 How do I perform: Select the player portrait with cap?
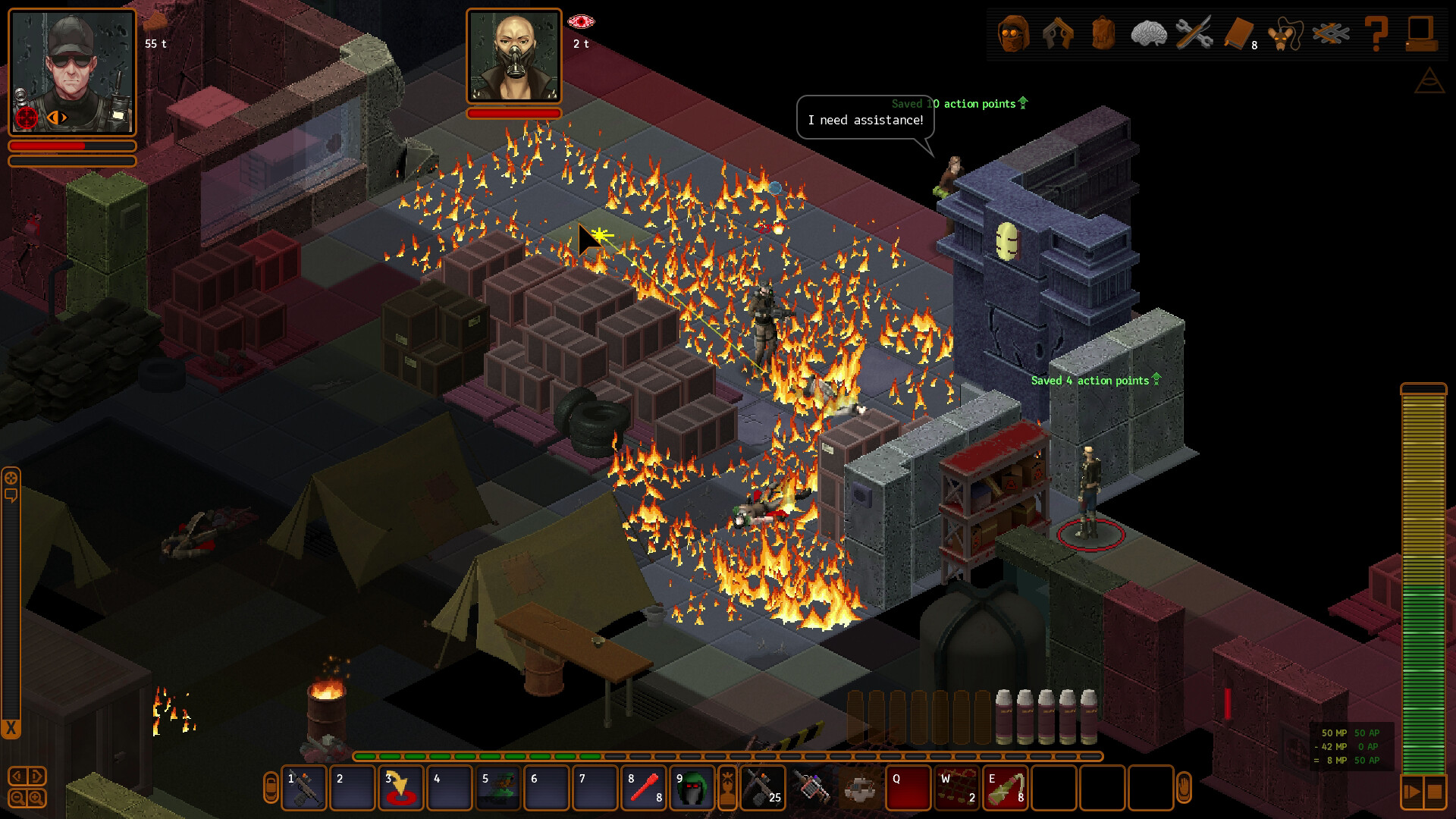coord(72,72)
